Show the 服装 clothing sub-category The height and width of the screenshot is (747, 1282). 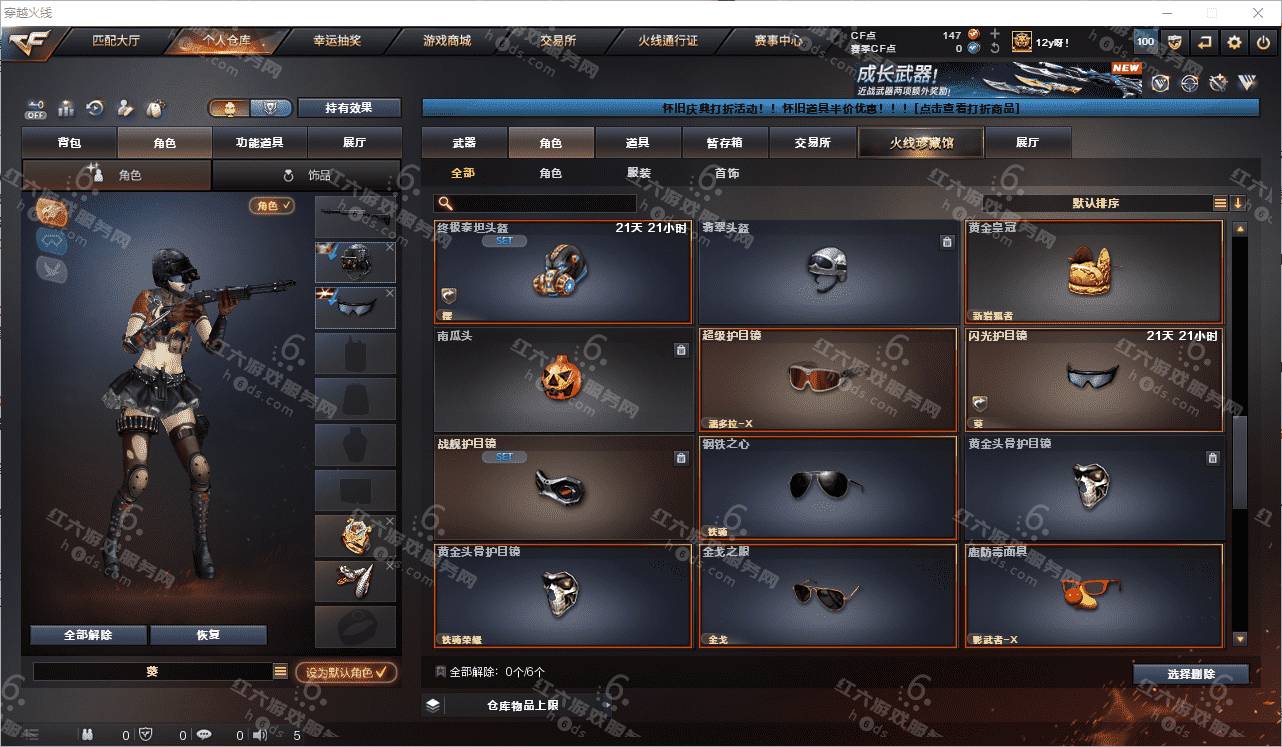[639, 173]
